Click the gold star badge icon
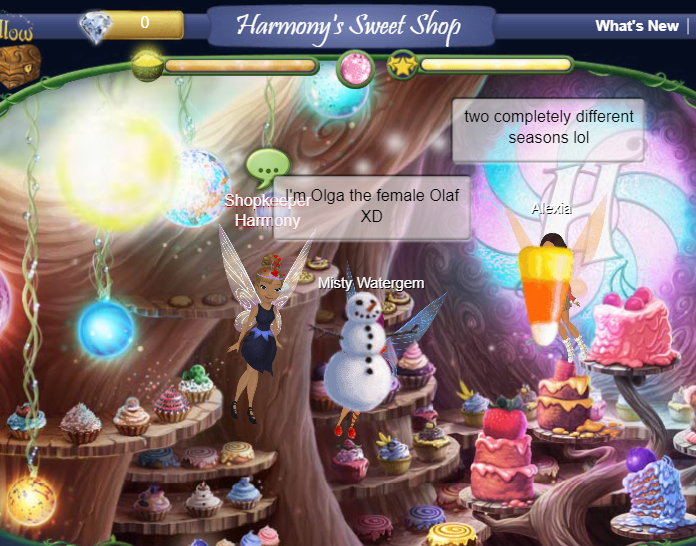 point(402,66)
